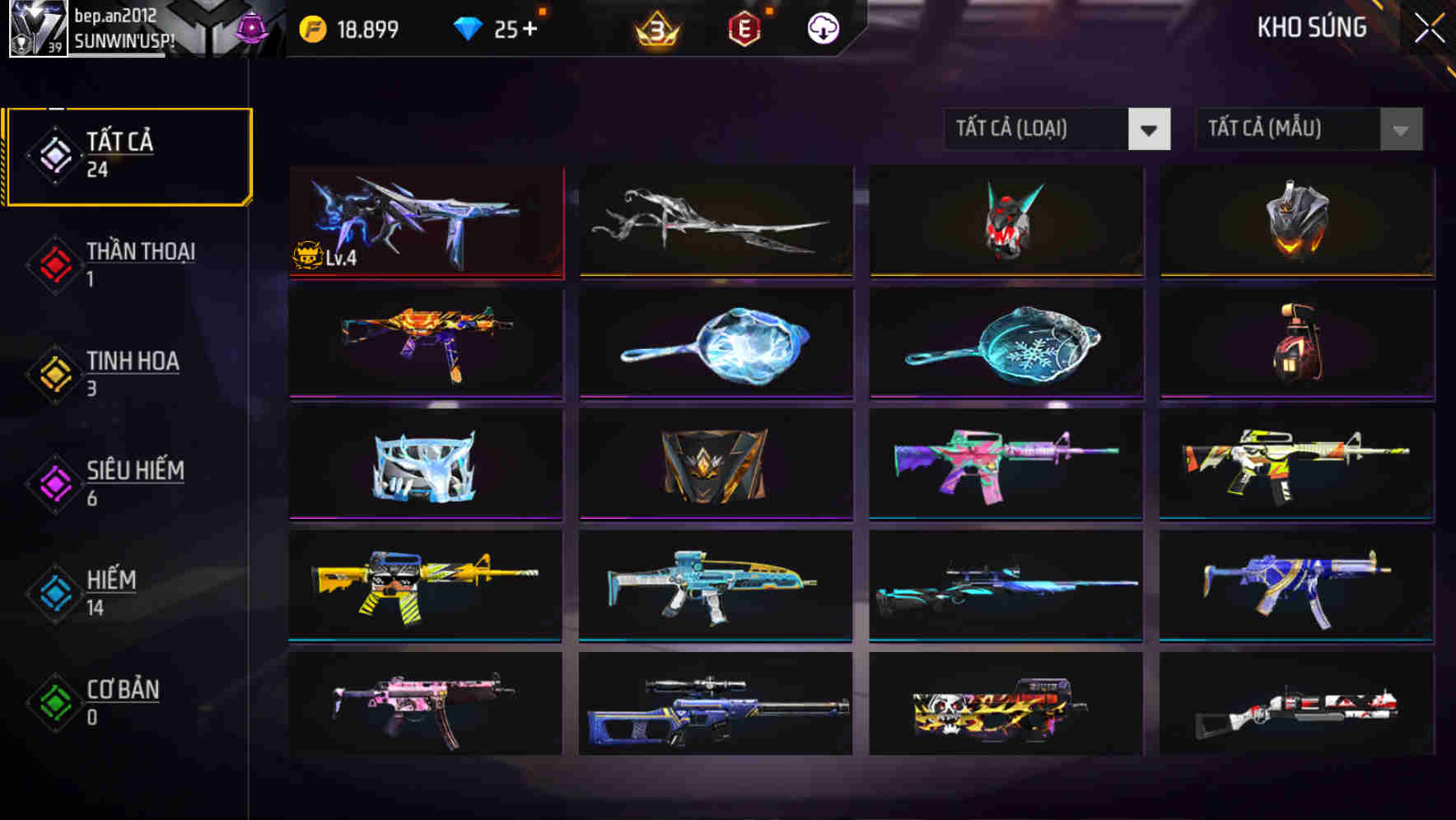Select the THẦN THOẠI sidebar category
Image resolution: width=1456 pixels, height=820 pixels.
coord(138,252)
